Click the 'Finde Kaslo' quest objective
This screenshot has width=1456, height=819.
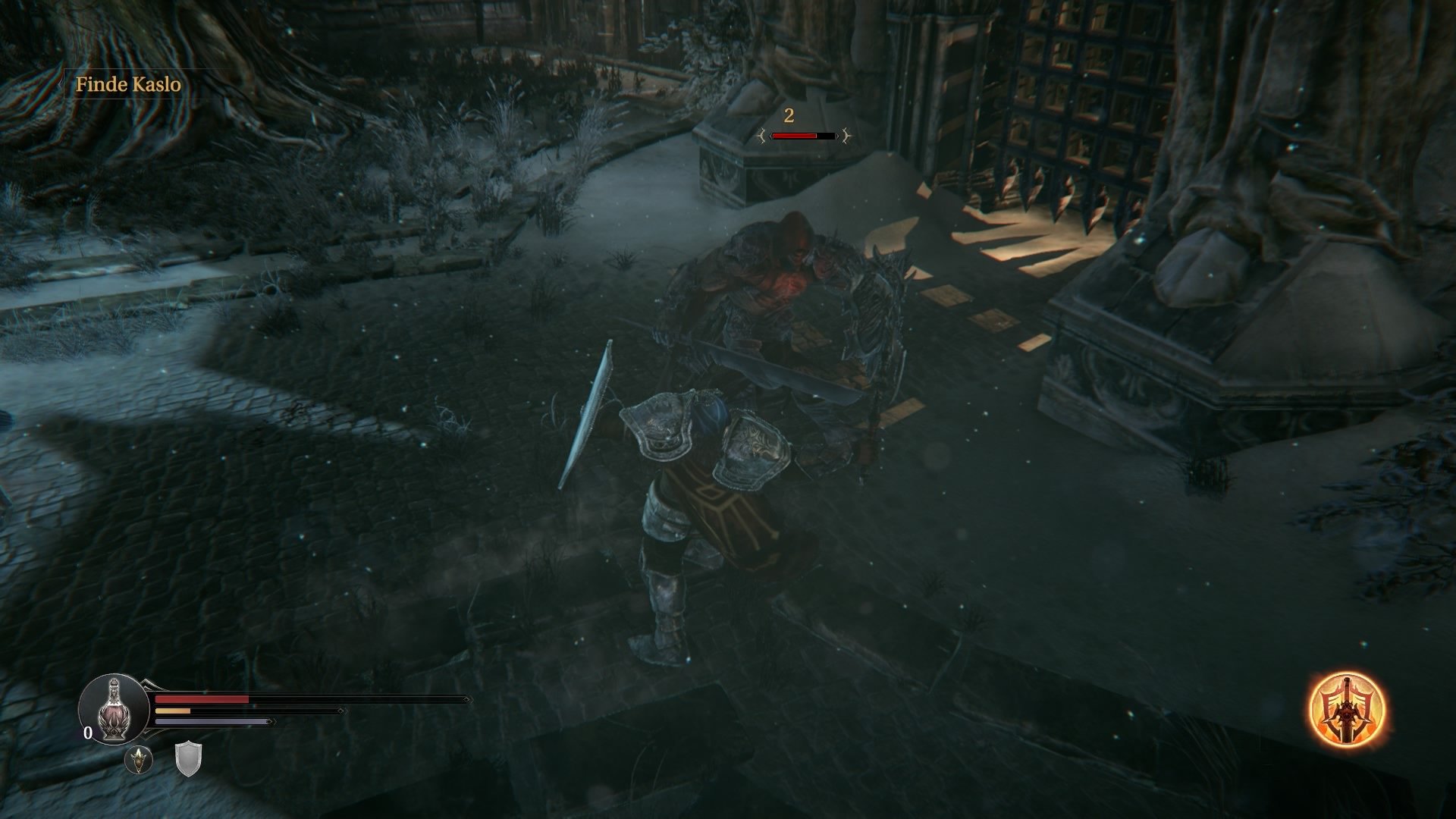pos(129,86)
